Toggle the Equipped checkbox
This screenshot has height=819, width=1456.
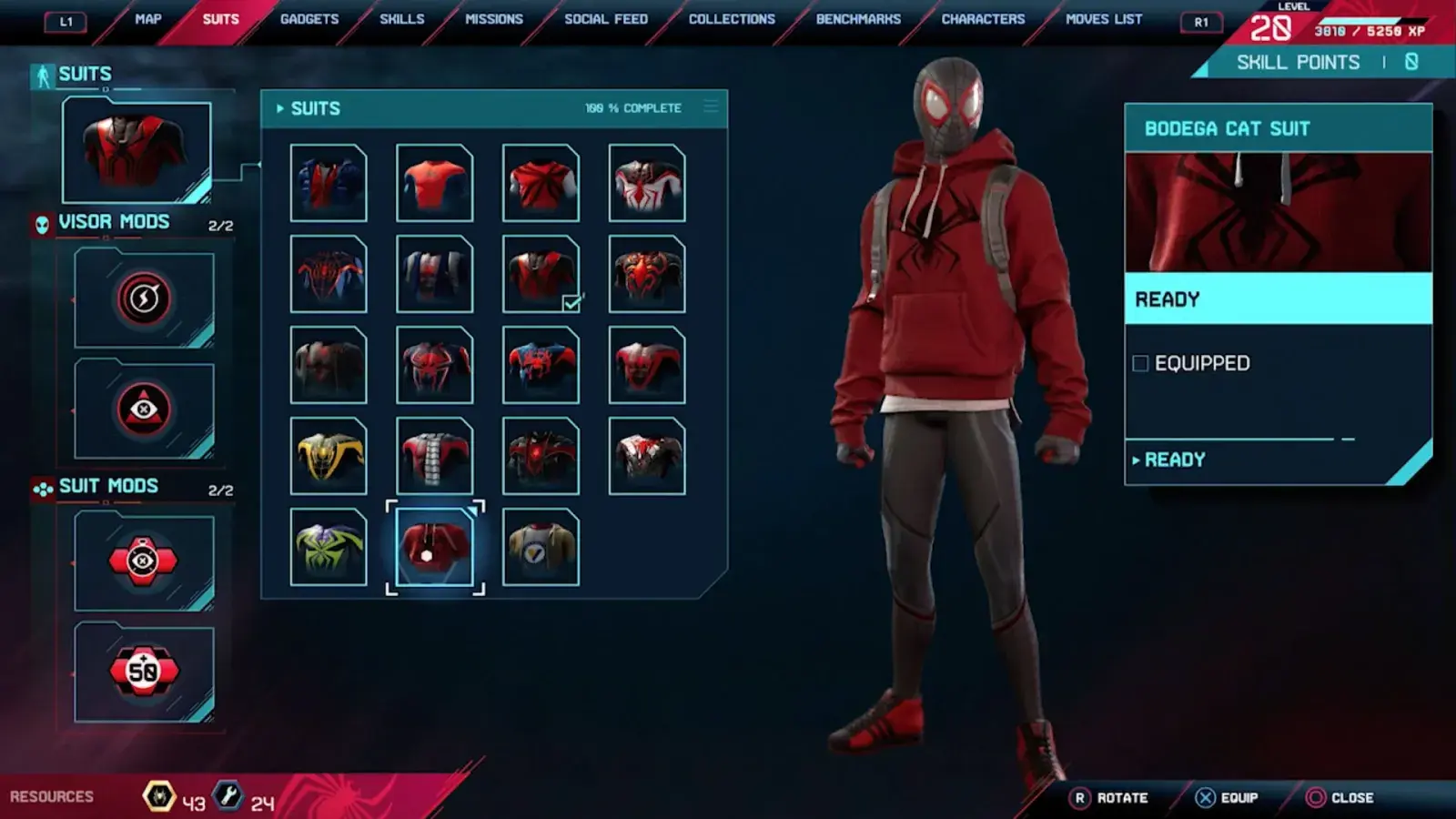point(1140,364)
